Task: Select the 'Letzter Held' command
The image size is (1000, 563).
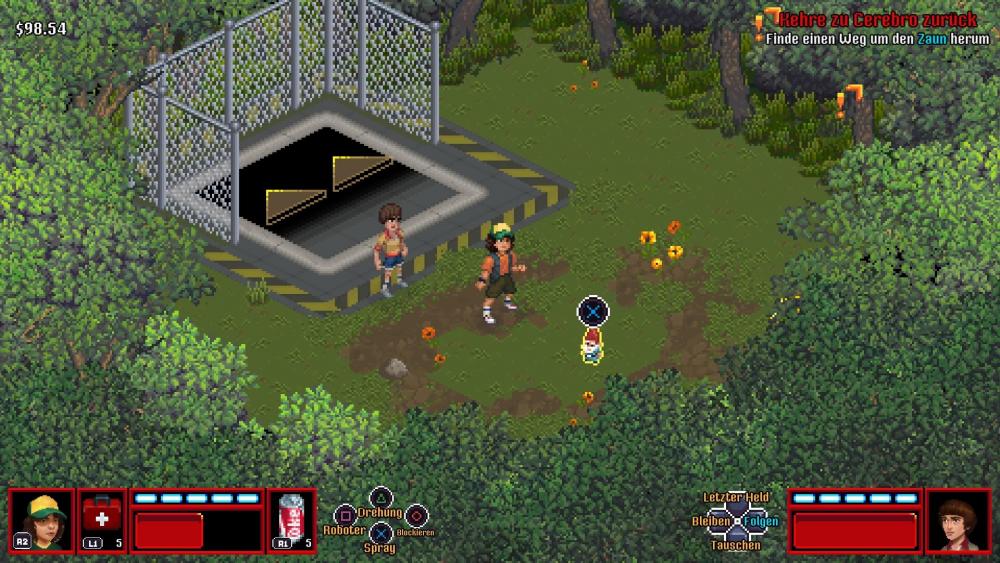Action: (x=735, y=497)
